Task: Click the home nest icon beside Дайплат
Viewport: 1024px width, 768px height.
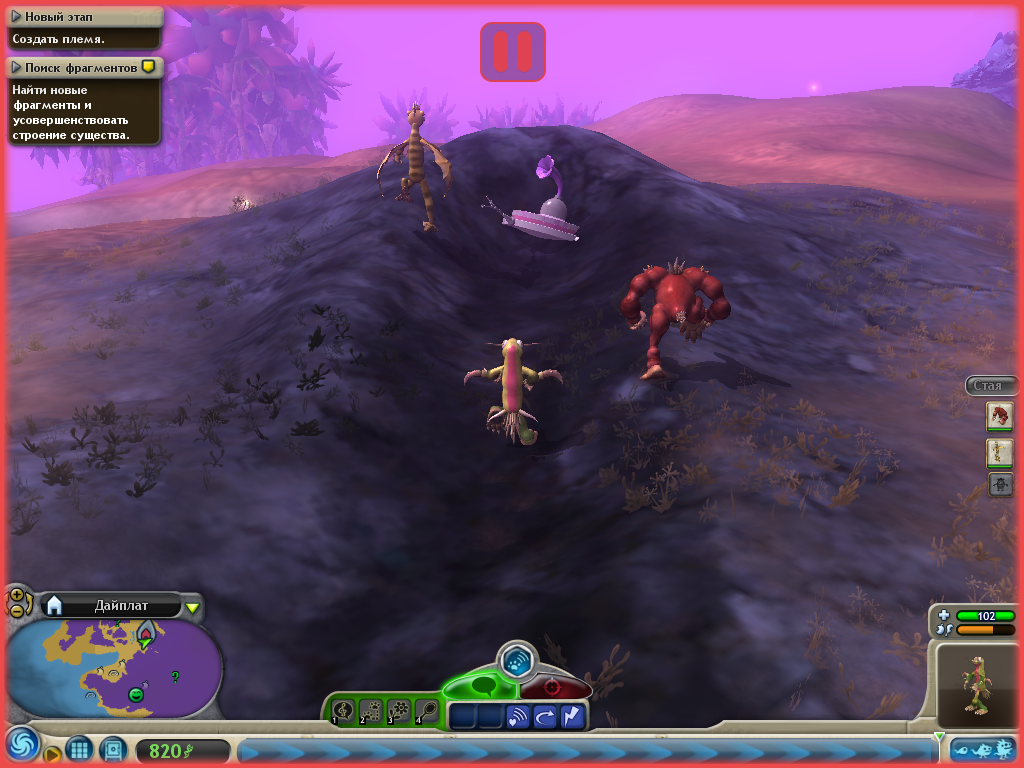Action: (x=55, y=604)
